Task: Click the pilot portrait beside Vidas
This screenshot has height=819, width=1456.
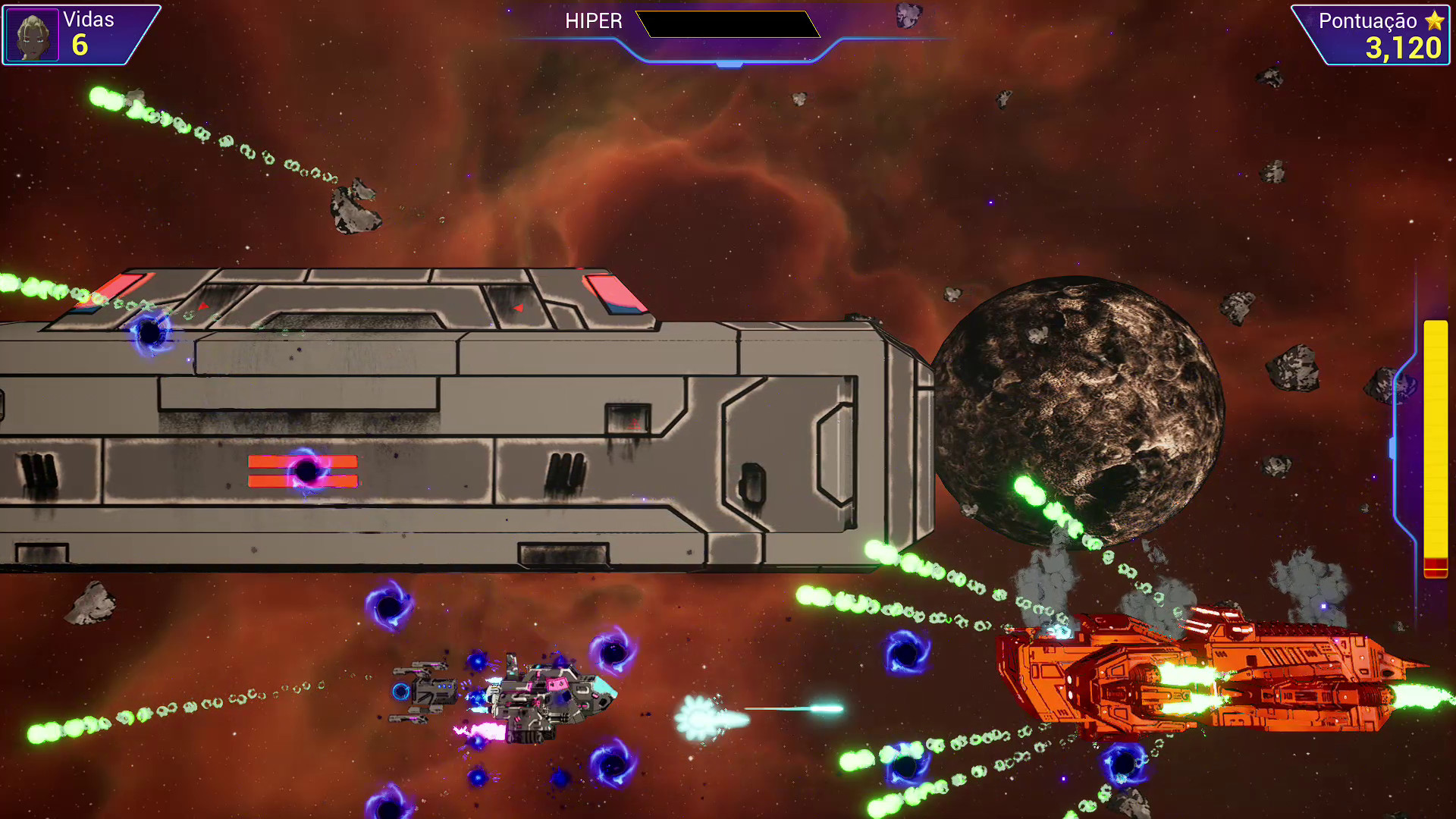Action: [x=33, y=35]
